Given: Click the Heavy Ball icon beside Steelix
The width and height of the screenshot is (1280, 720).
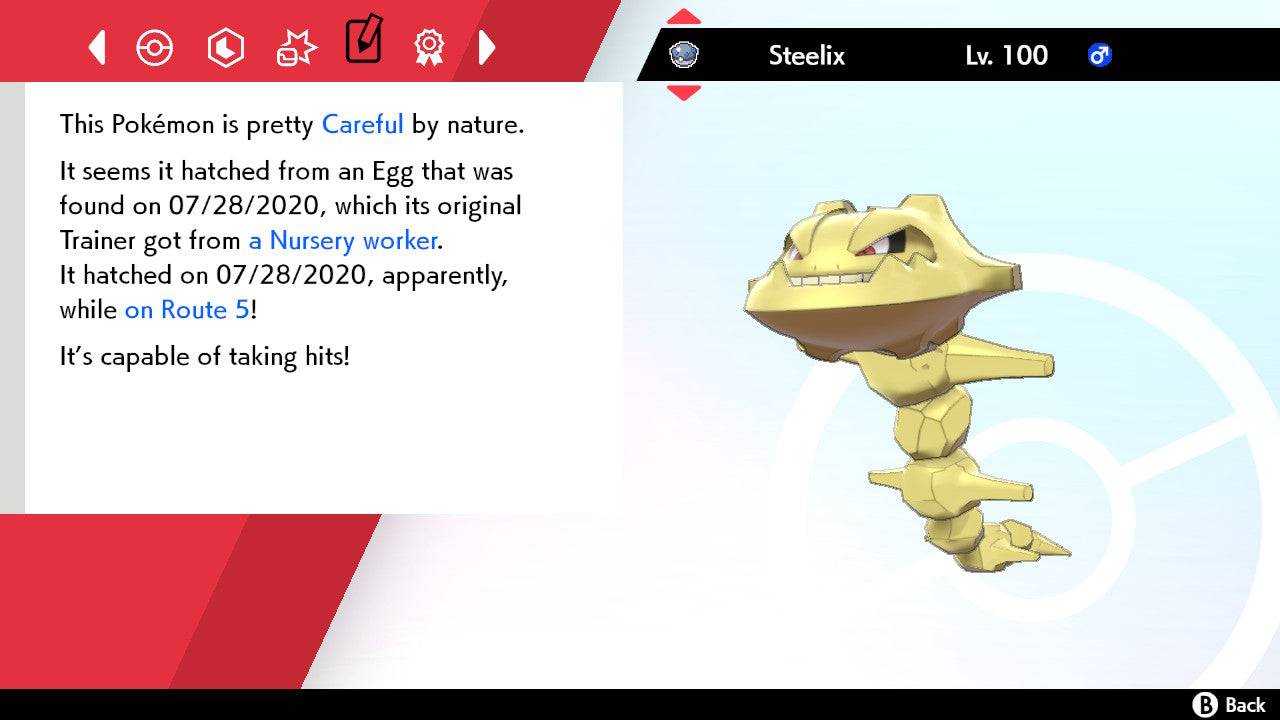Looking at the screenshot, I should [x=684, y=55].
